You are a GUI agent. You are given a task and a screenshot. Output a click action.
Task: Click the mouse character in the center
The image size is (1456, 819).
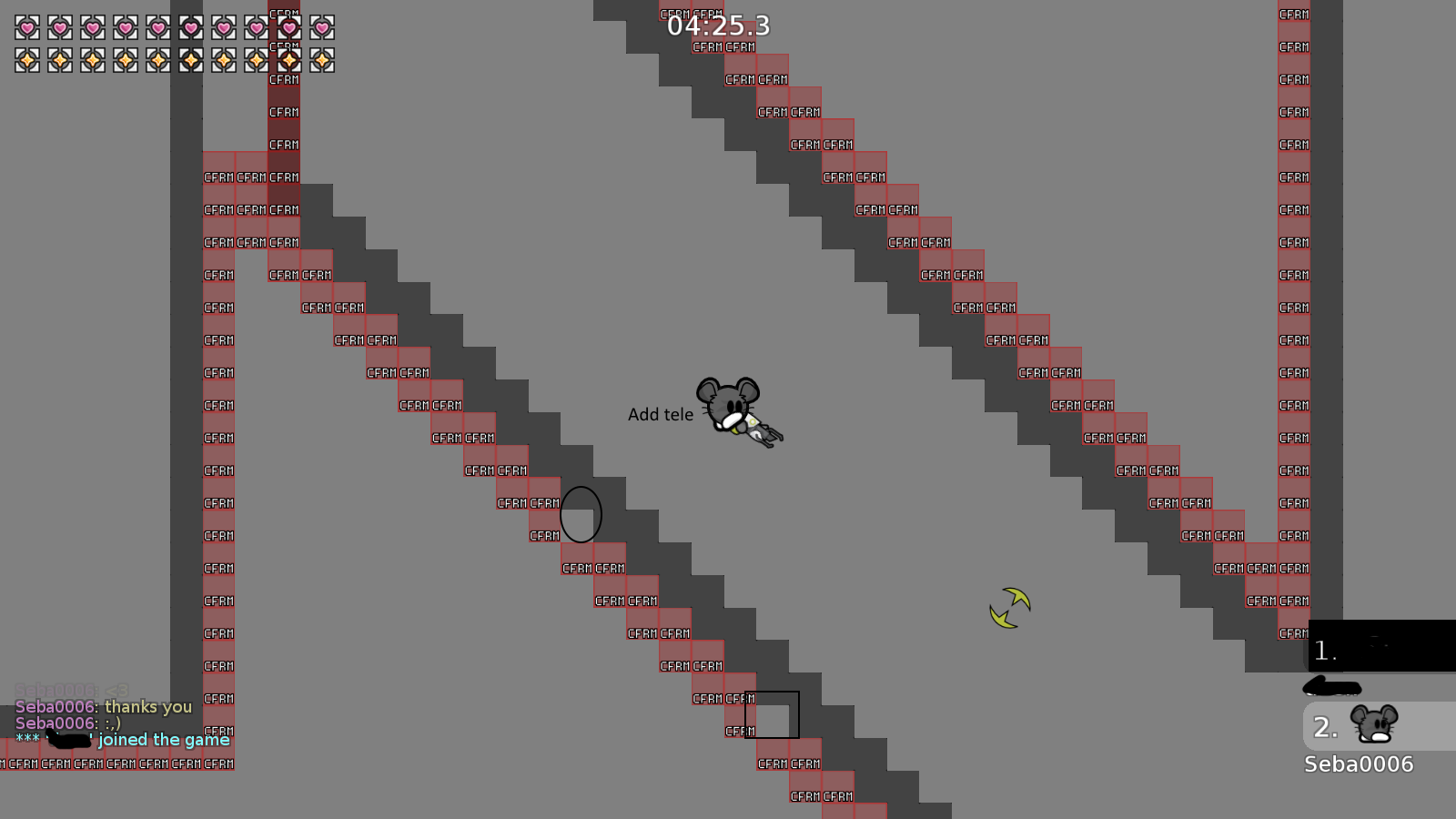pyautogui.click(x=728, y=405)
